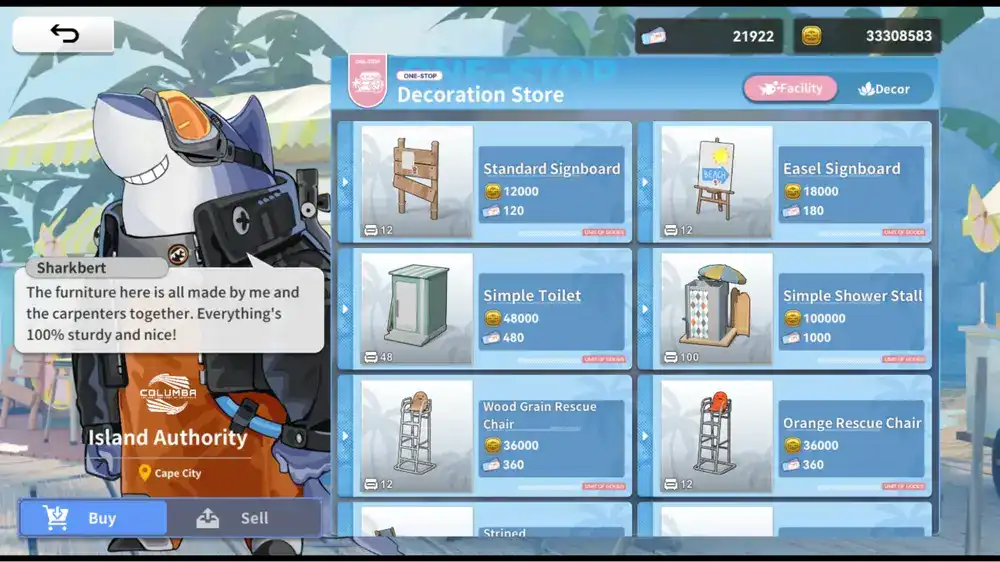The height and width of the screenshot is (562, 1000).
Task: Switch to the Facility tab
Action: 790,89
